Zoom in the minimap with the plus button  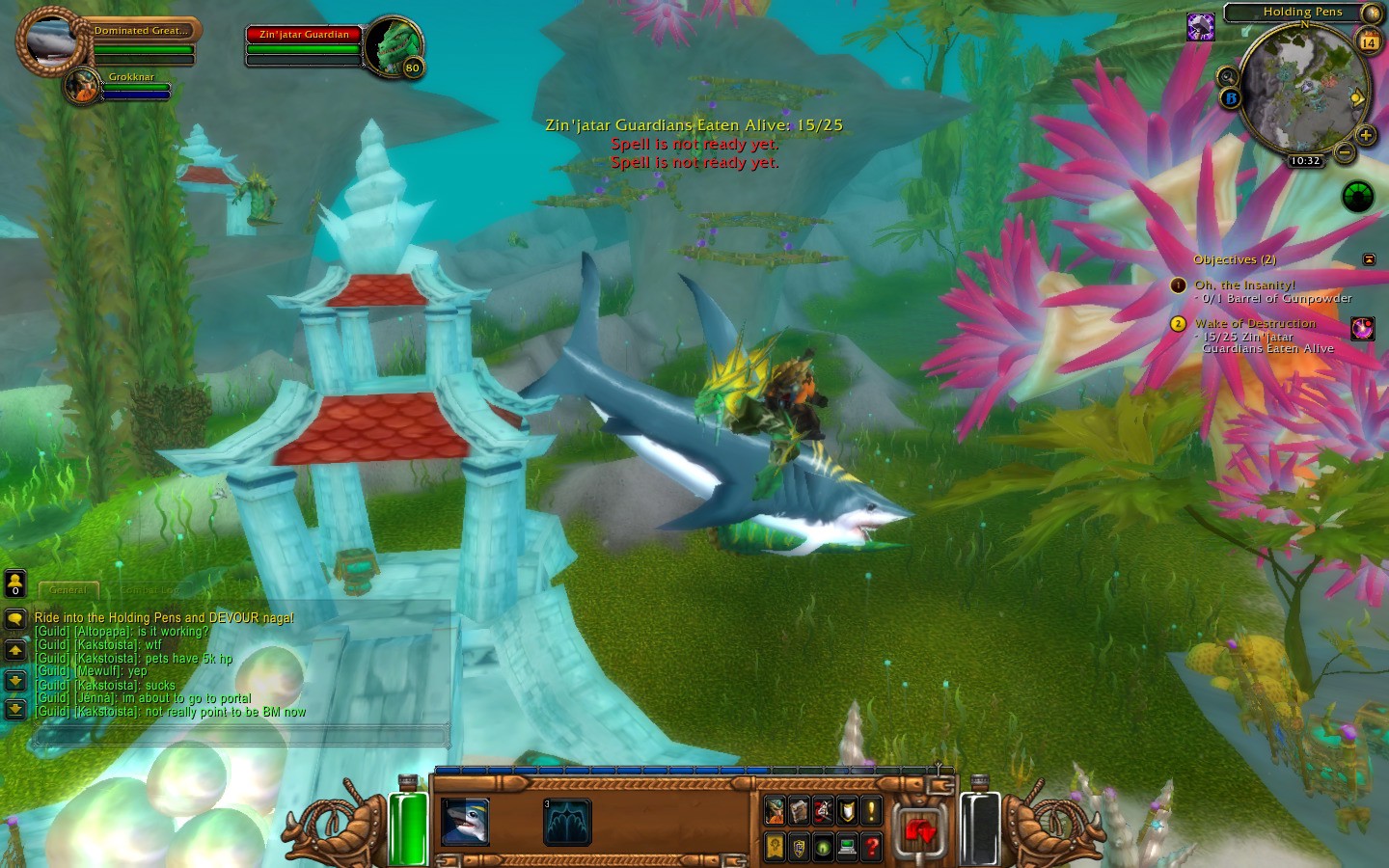tap(1366, 135)
